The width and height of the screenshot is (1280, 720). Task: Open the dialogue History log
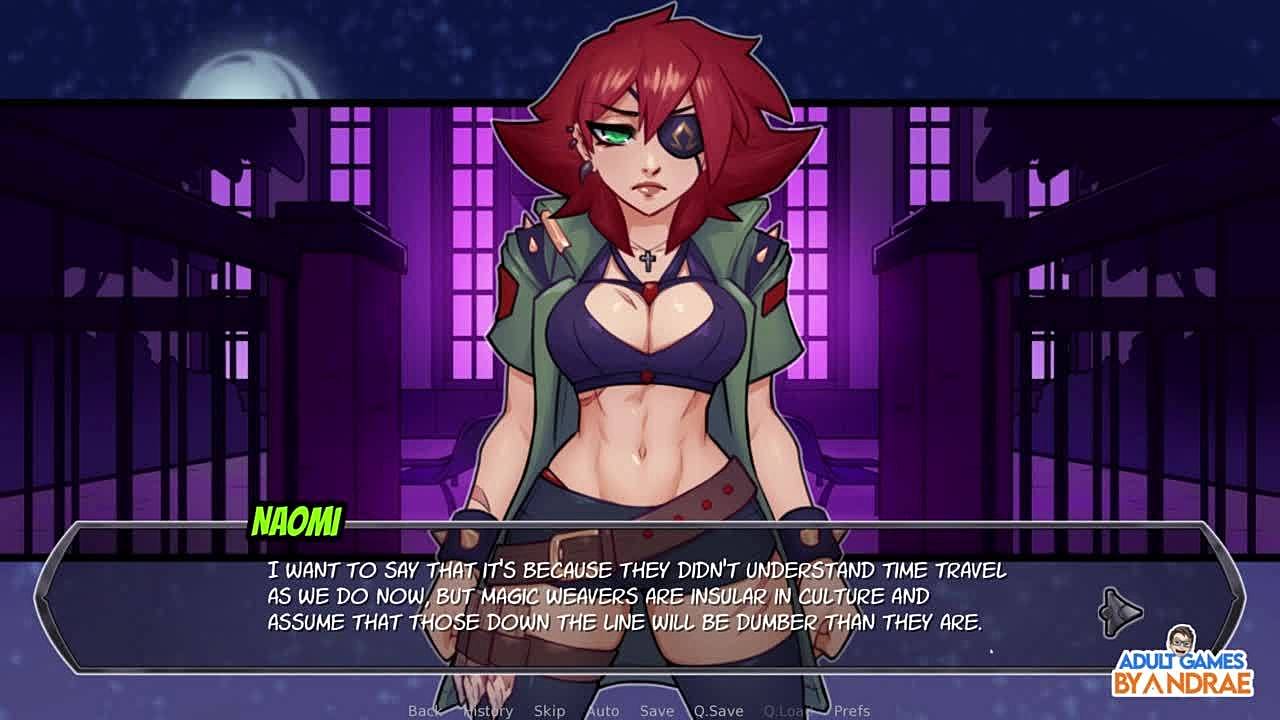tap(488, 711)
